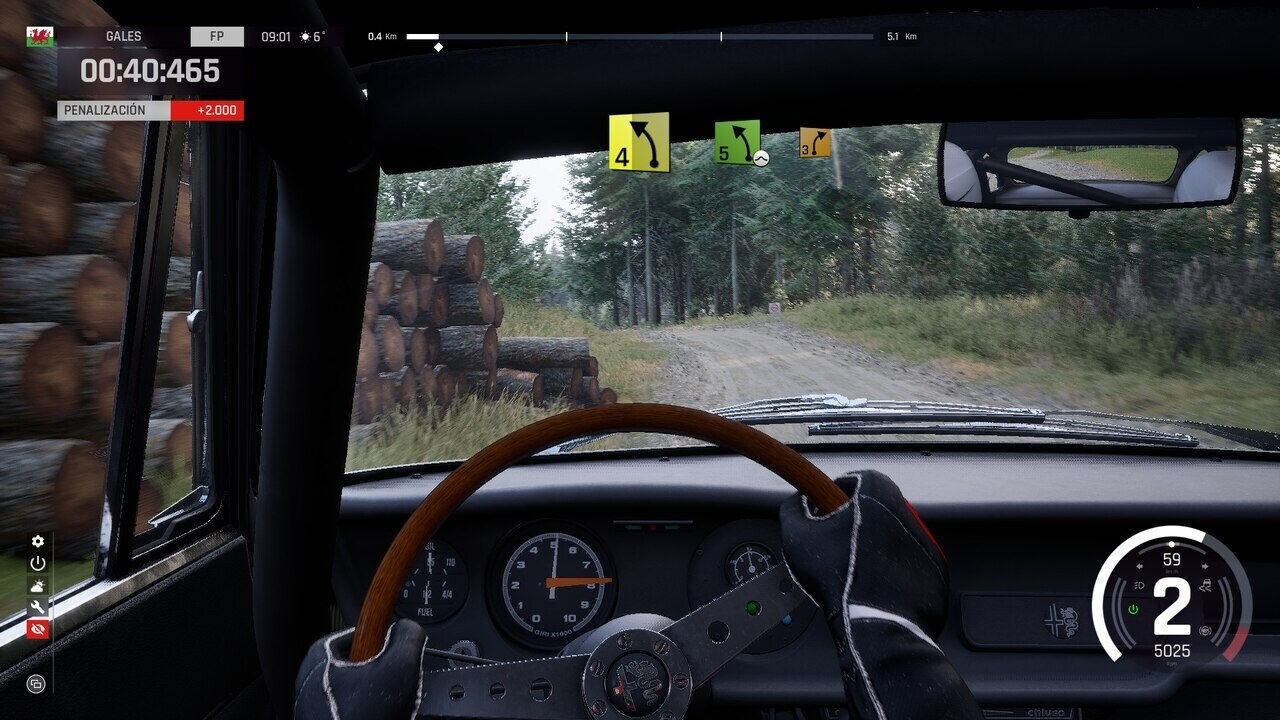Image resolution: width=1280 pixels, height=720 pixels.
Task: Select the wrench setup icon
Action: click(38, 607)
